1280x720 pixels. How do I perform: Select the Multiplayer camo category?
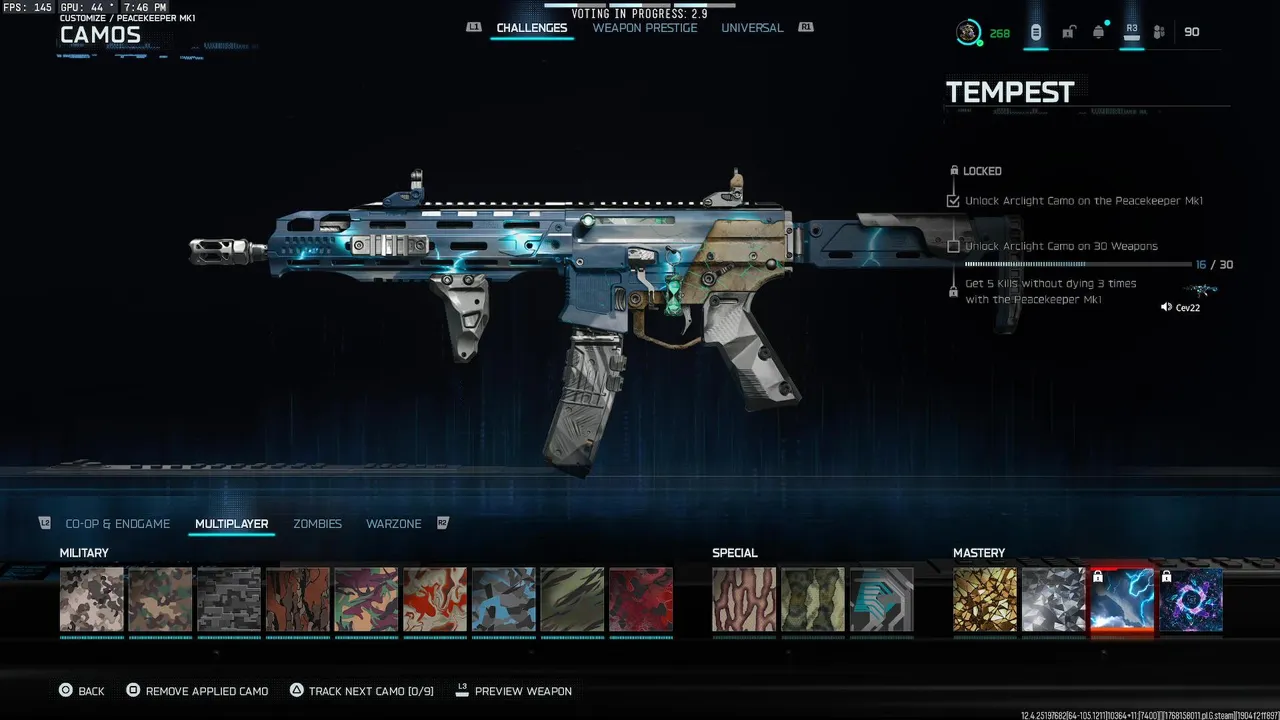pyautogui.click(x=231, y=524)
